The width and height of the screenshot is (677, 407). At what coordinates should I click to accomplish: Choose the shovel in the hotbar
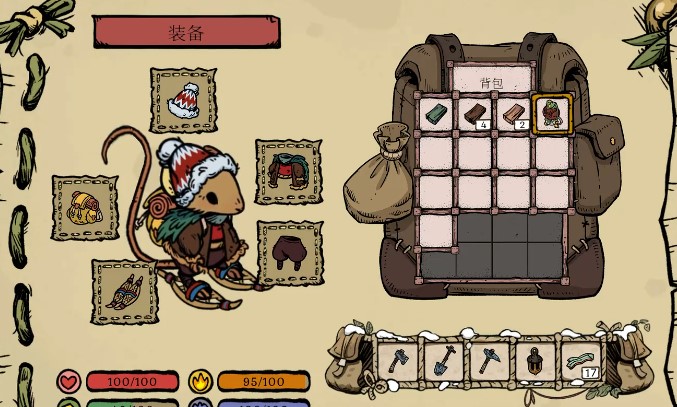click(x=443, y=360)
